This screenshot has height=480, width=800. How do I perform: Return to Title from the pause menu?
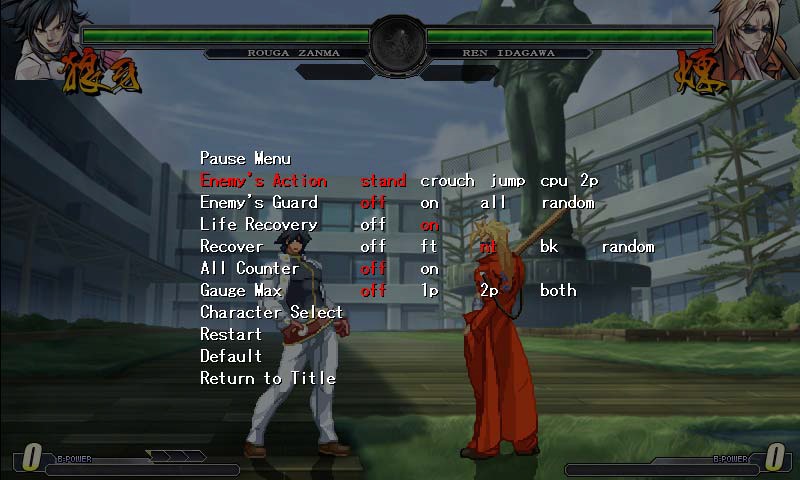tap(268, 379)
